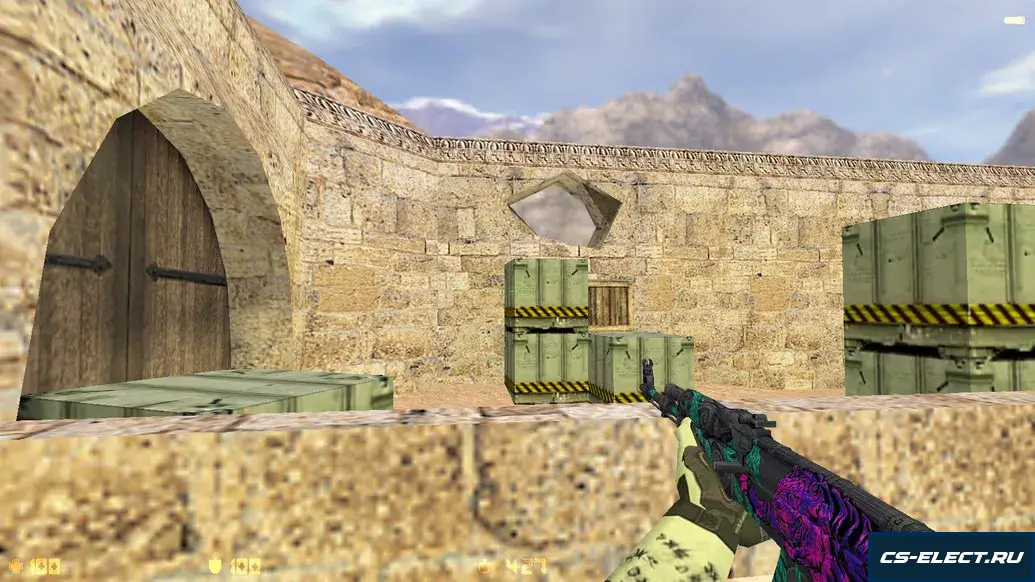Open the CS-ELECT.RU watermark link

951,556
